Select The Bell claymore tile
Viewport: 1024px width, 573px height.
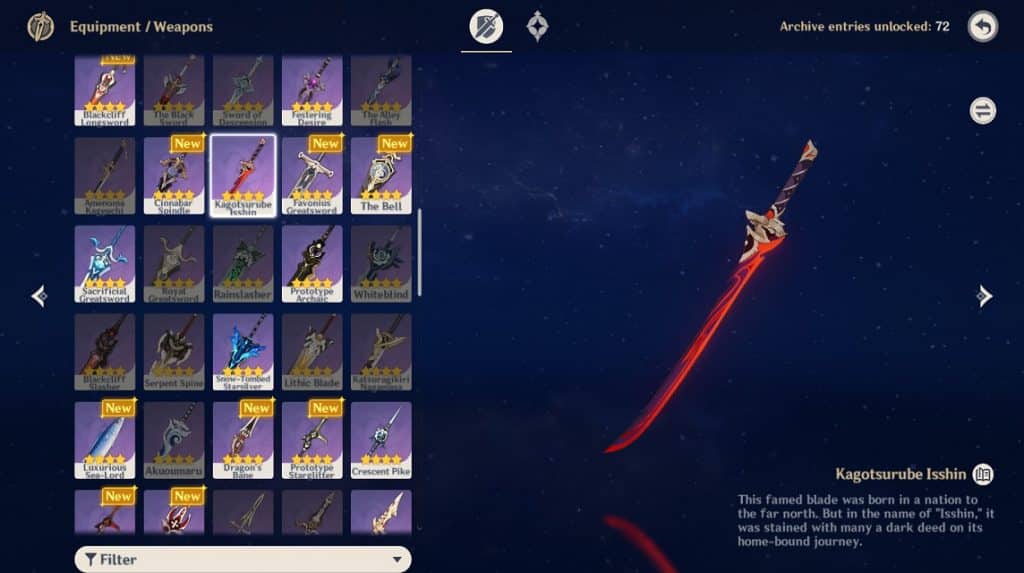381,175
